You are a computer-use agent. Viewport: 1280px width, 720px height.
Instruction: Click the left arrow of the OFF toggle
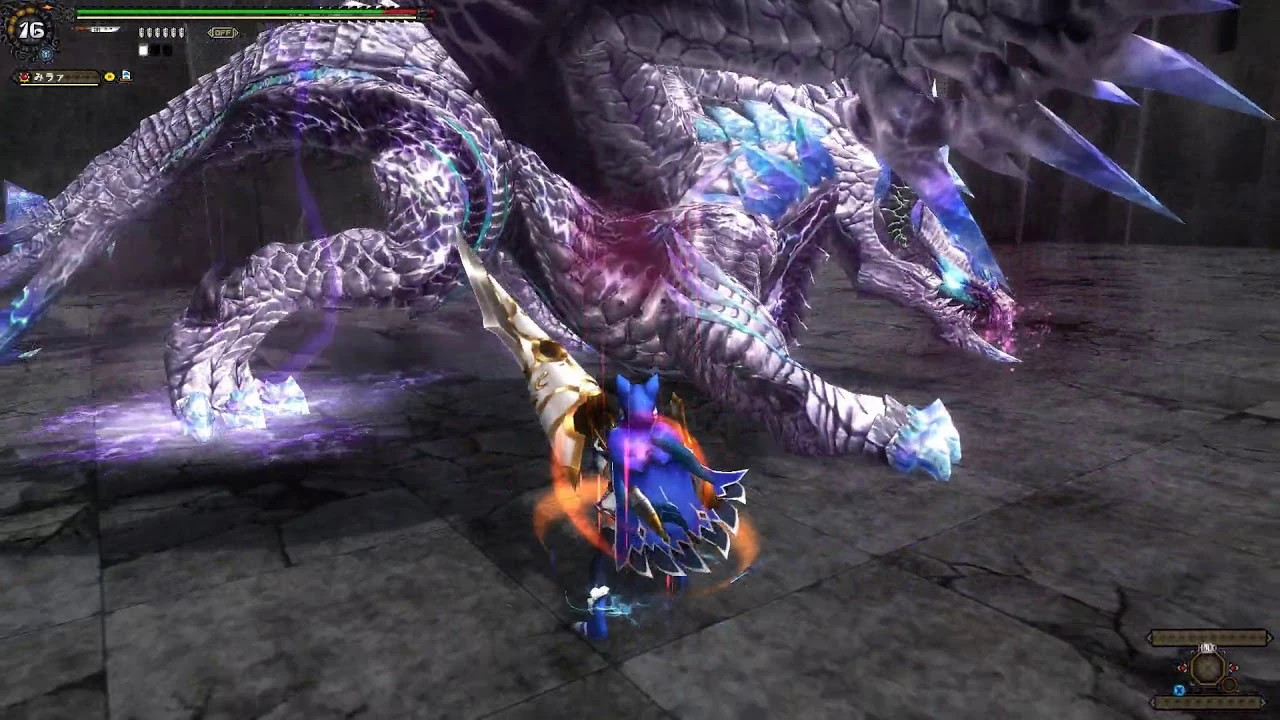click(209, 31)
